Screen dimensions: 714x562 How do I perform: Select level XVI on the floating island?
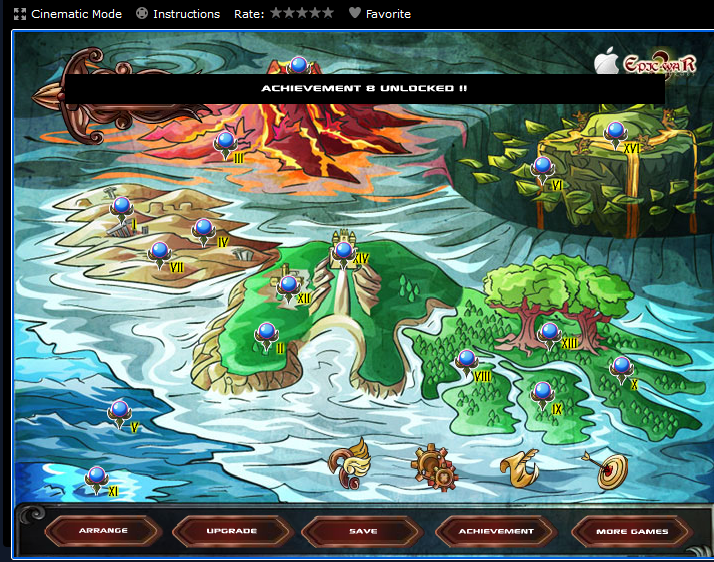(x=615, y=132)
